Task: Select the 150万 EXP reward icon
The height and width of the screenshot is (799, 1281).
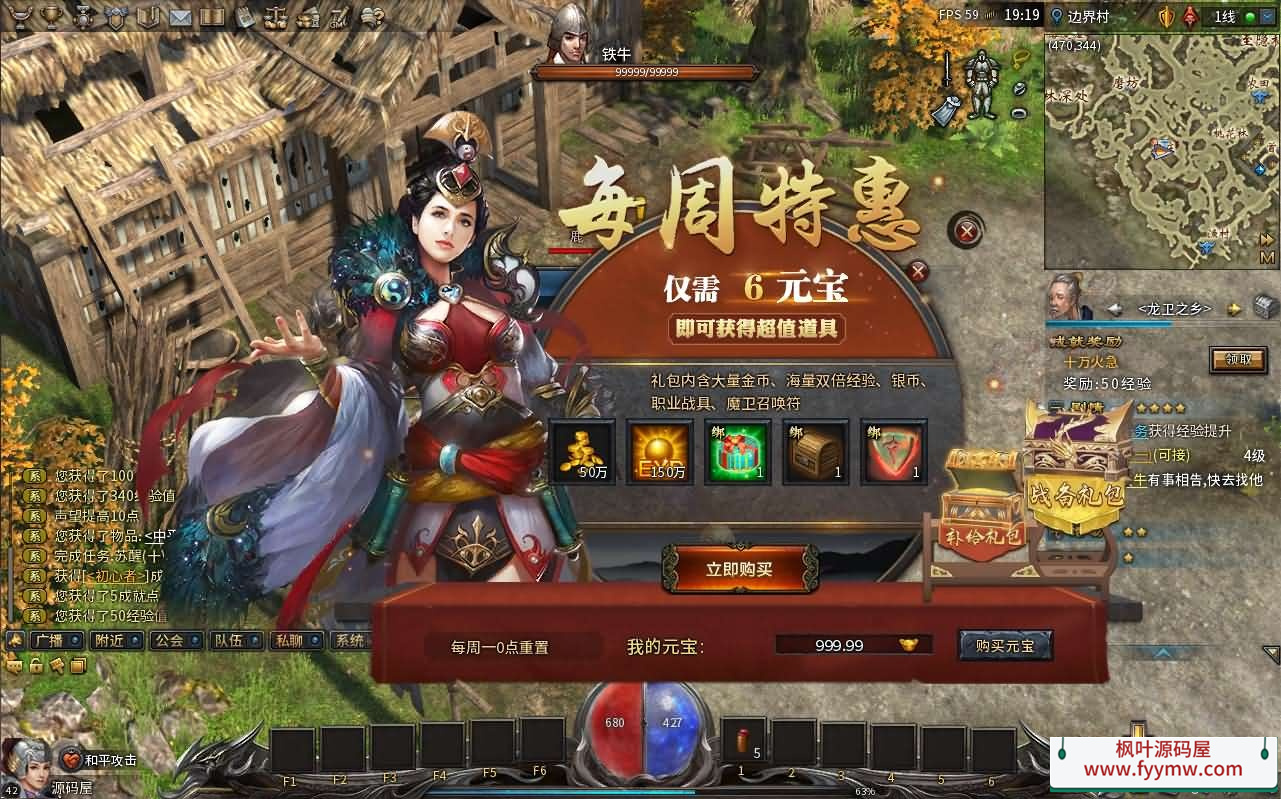Action: (x=659, y=452)
